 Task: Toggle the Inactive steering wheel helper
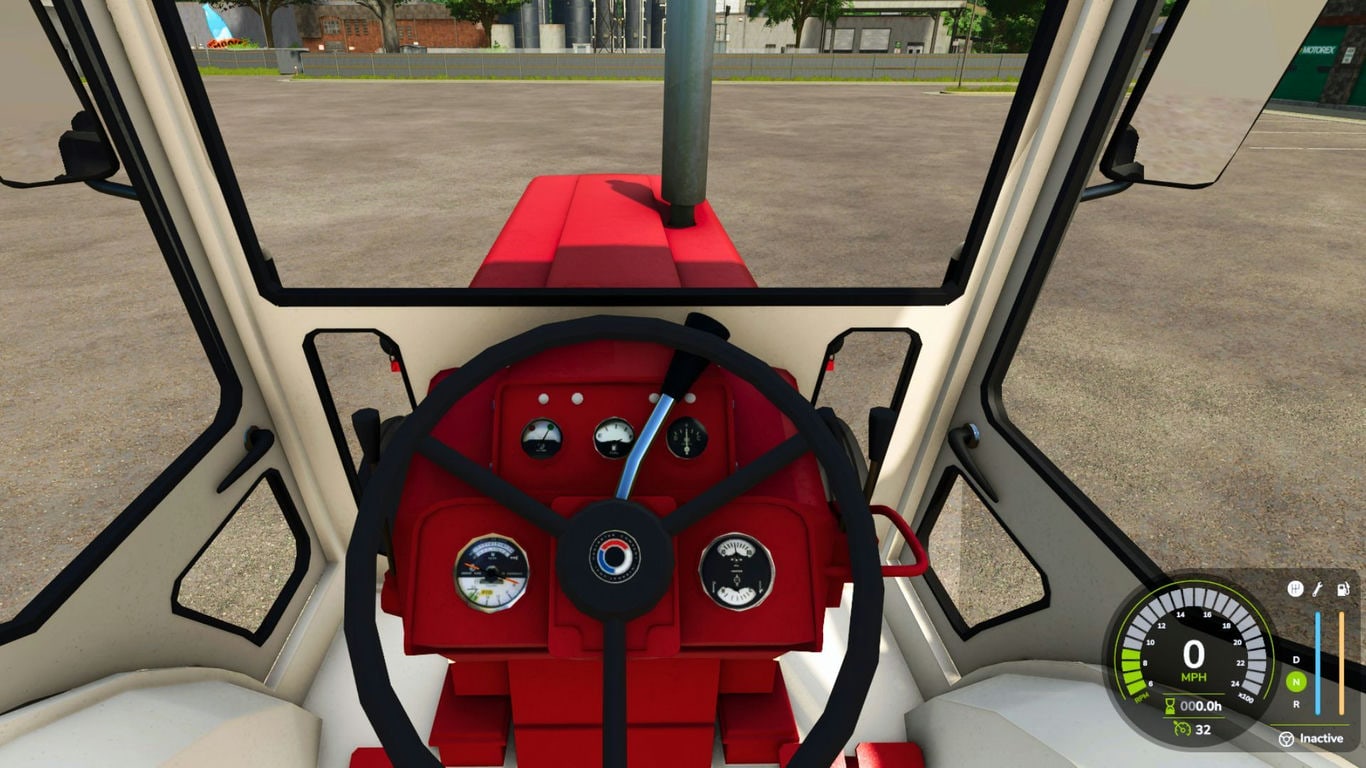1311,739
